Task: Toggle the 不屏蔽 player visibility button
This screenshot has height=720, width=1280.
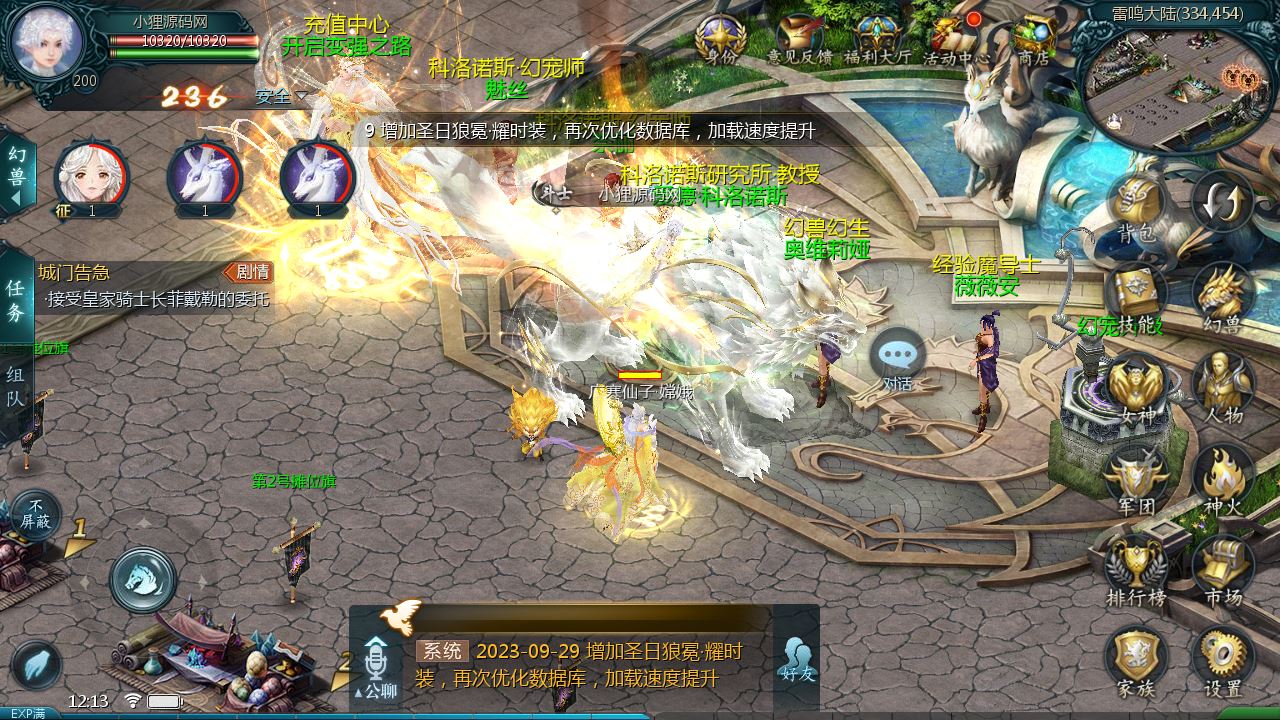Action: tap(36, 514)
